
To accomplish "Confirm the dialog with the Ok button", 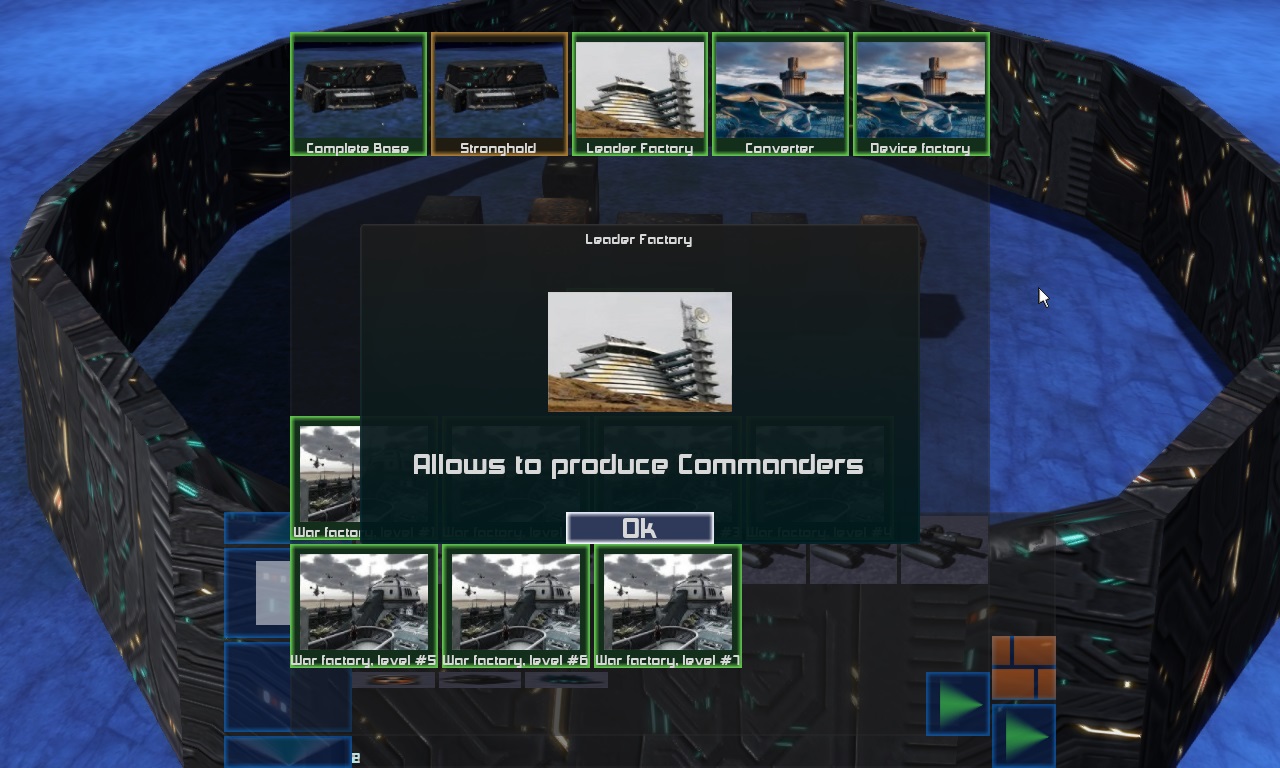I will (639, 528).
